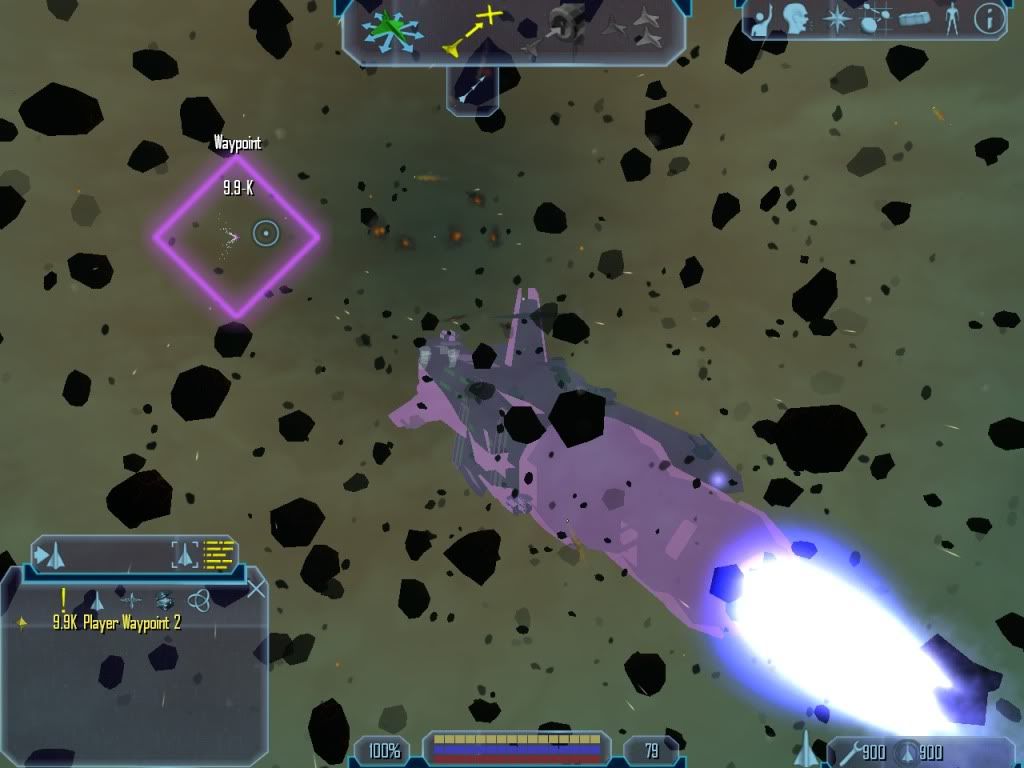1024x768 pixels.
Task: Switch to the yellow contact list view
Action: [218, 553]
